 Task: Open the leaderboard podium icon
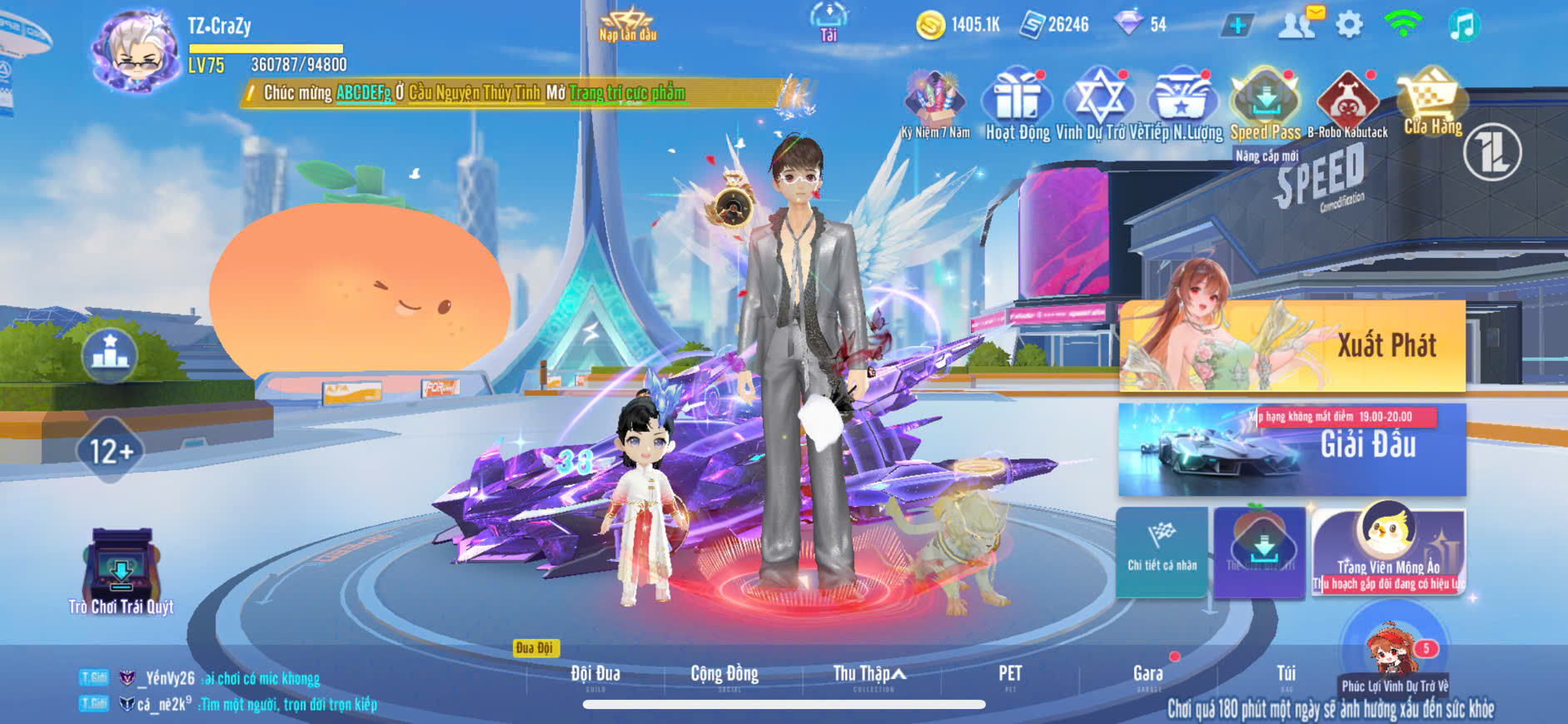(x=110, y=354)
